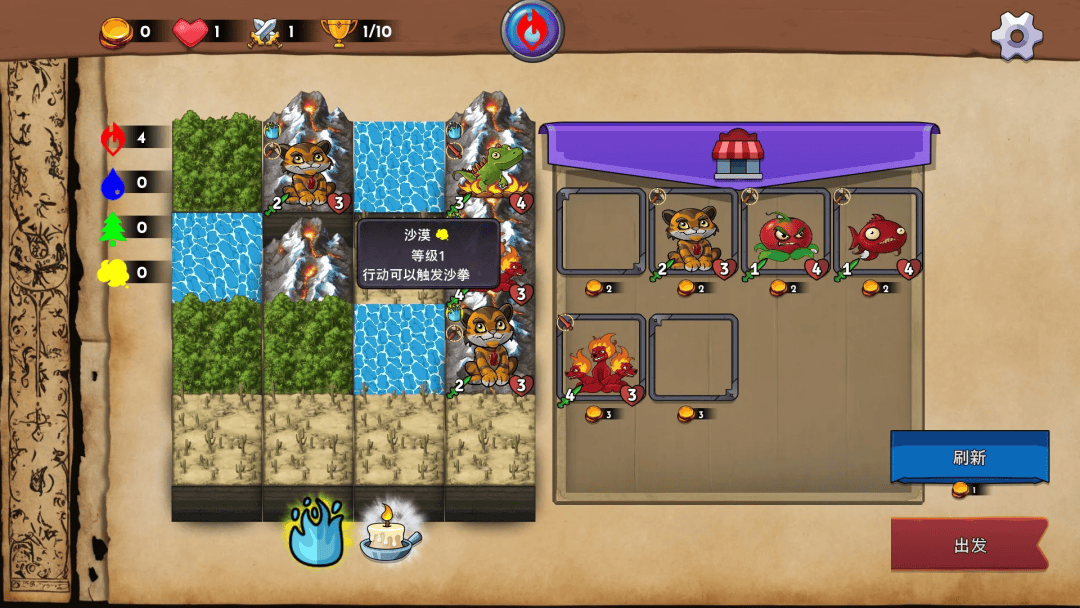
Task: Select the candle in pan item
Action: (x=389, y=533)
